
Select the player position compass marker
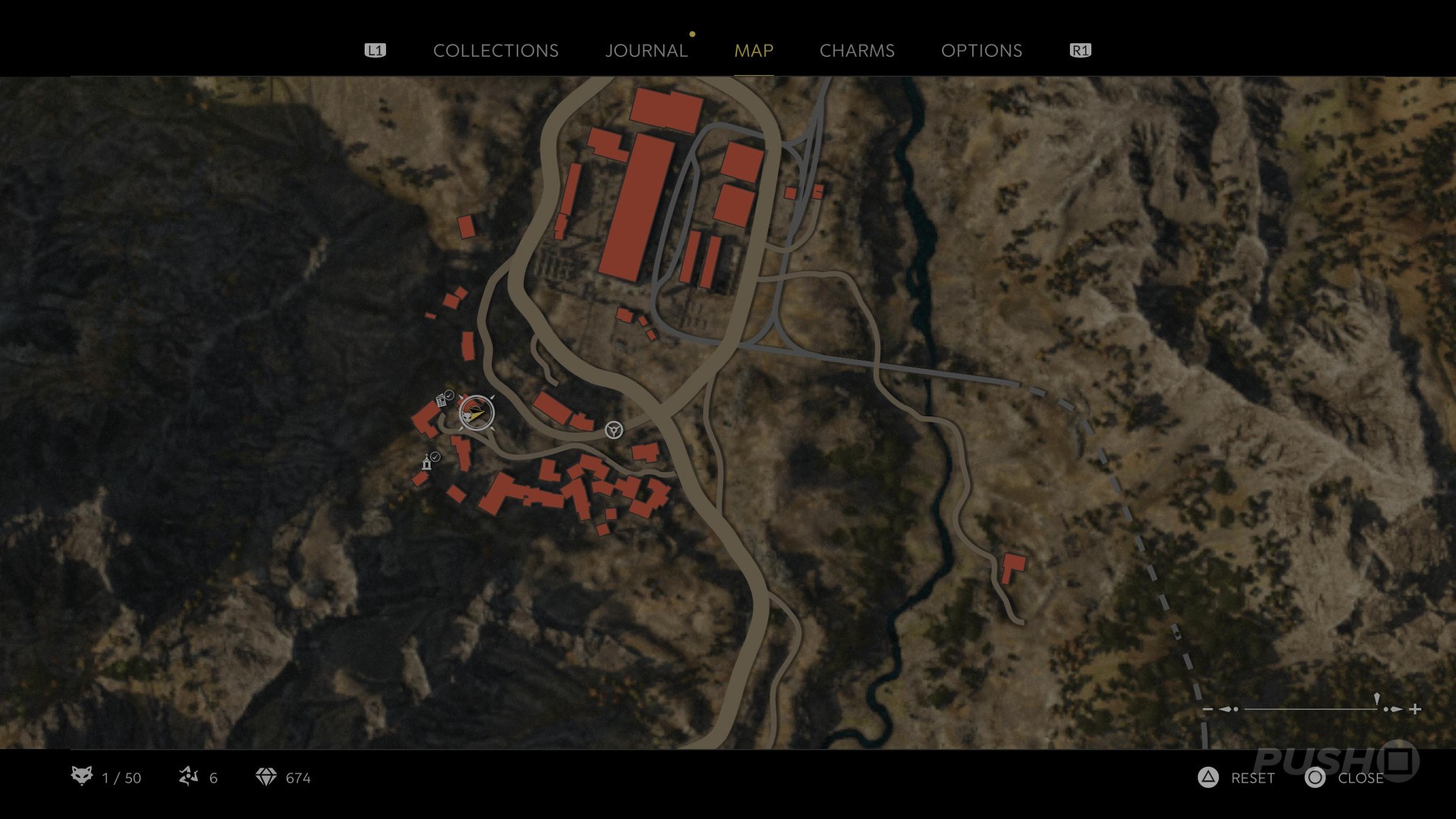pyautogui.click(x=476, y=413)
